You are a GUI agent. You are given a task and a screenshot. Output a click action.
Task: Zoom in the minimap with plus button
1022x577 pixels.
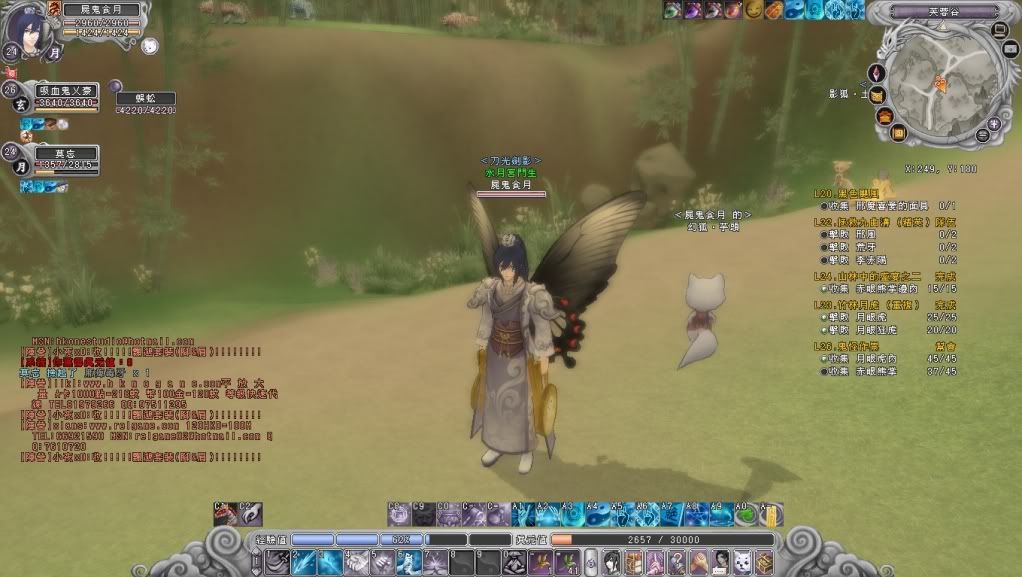(994, 124)
